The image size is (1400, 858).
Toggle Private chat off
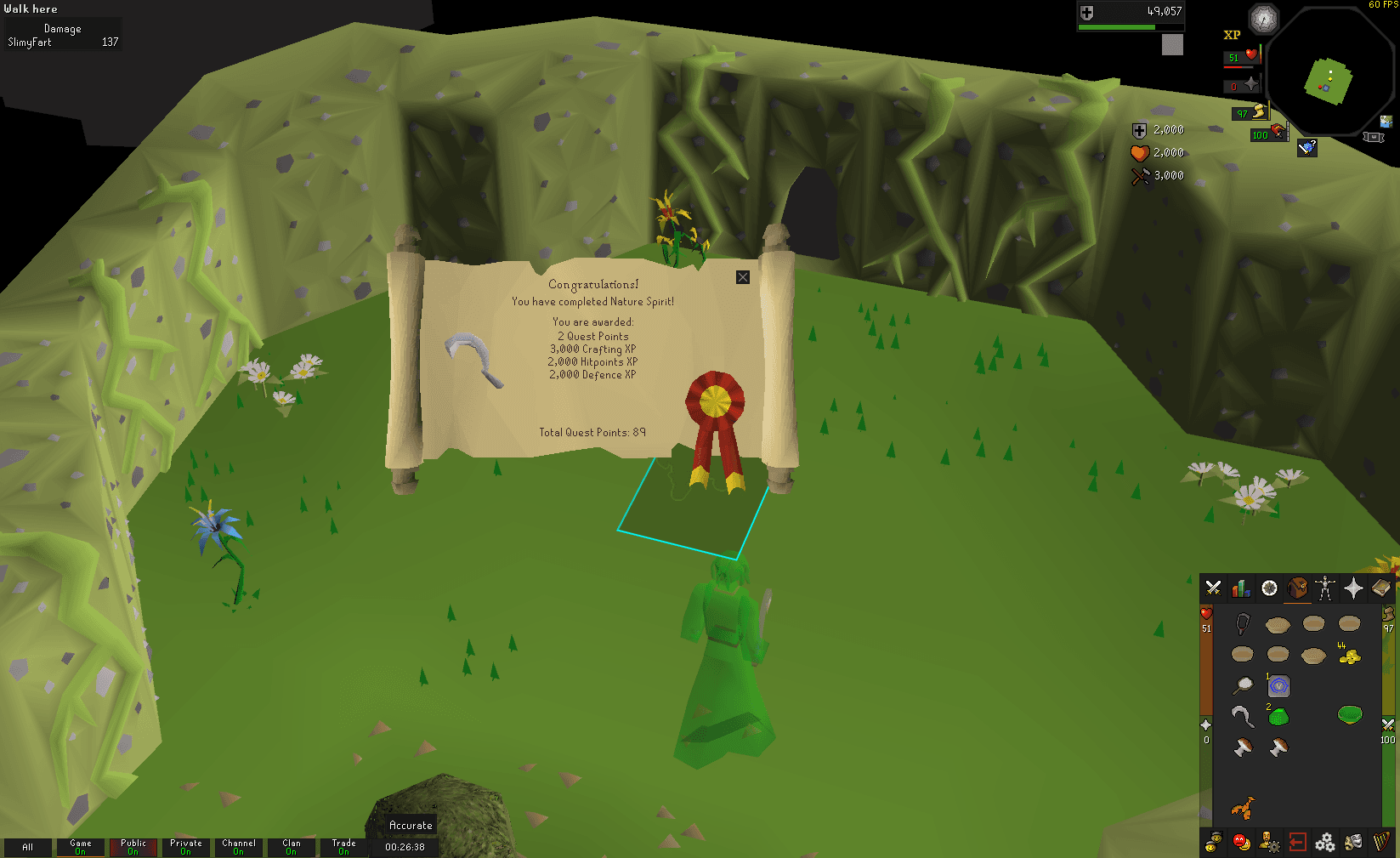186,847
